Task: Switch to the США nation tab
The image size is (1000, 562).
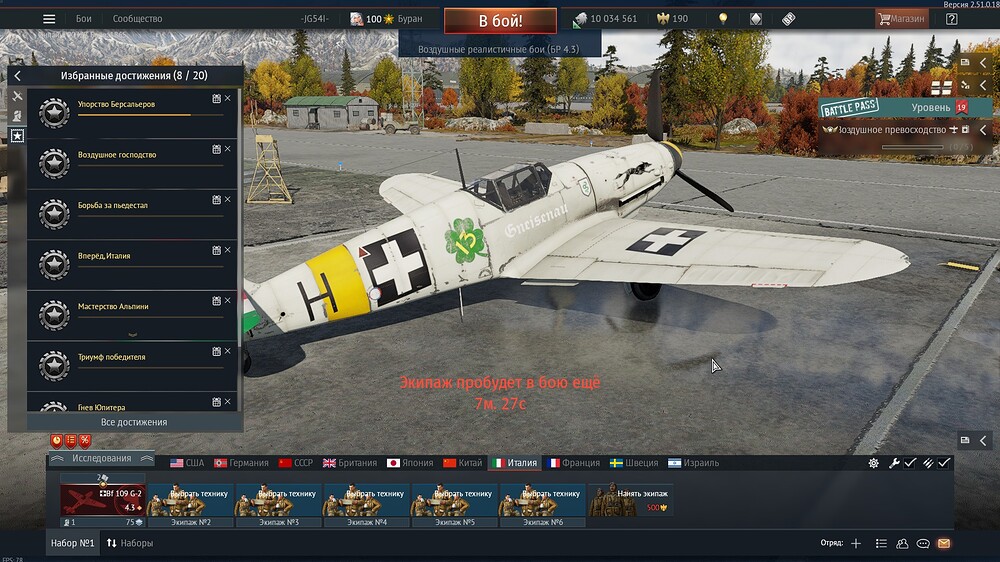Action: pos(187,463)
